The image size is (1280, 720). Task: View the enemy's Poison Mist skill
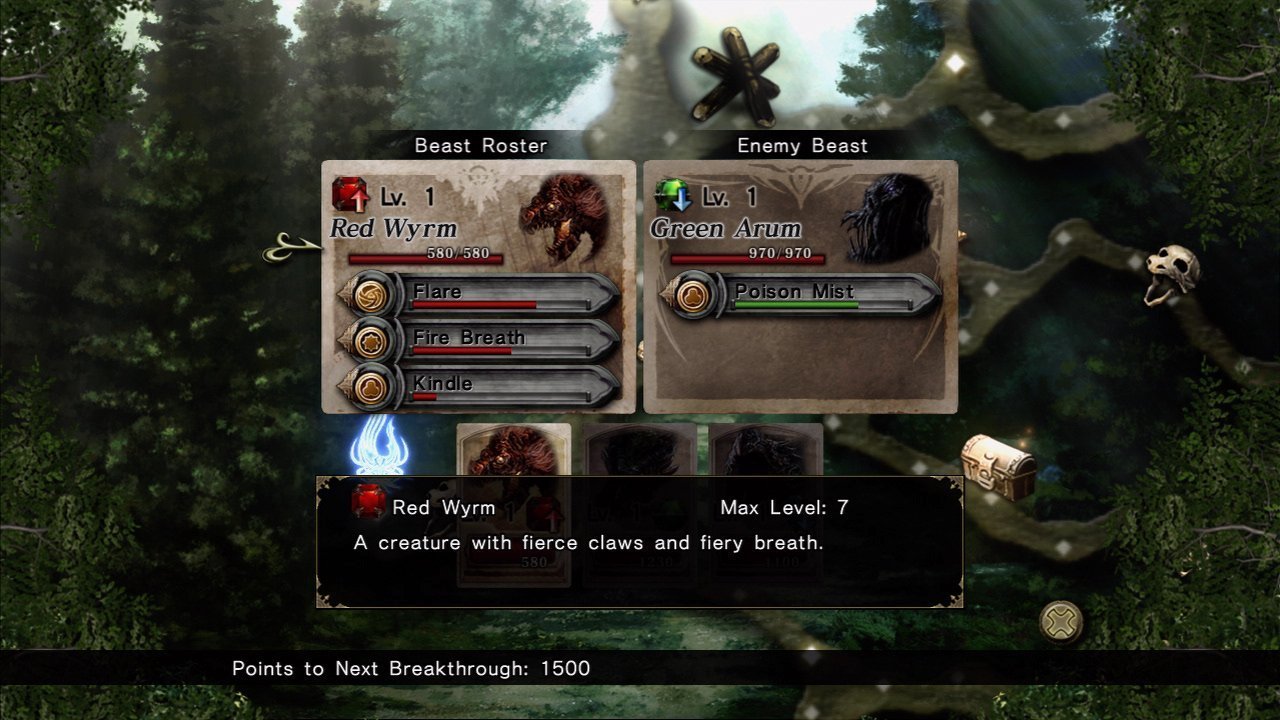(801, 296)
